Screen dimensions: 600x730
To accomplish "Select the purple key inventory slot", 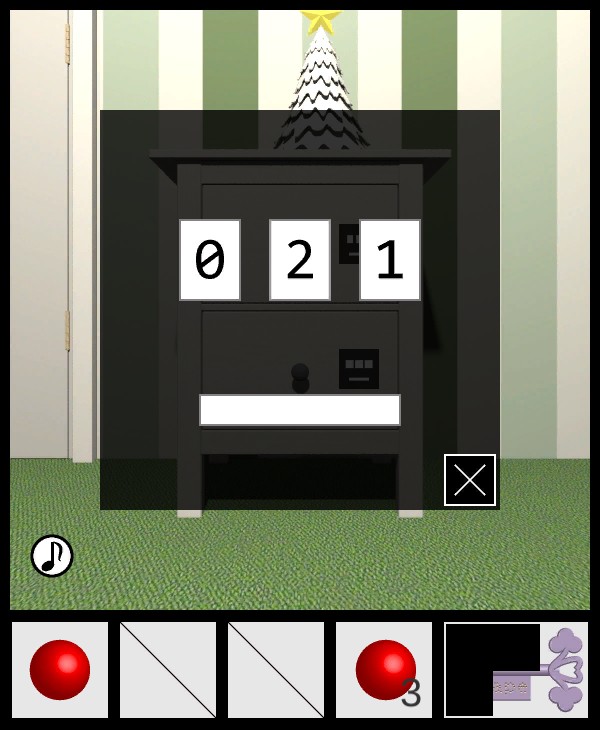I will pos(516,670).
